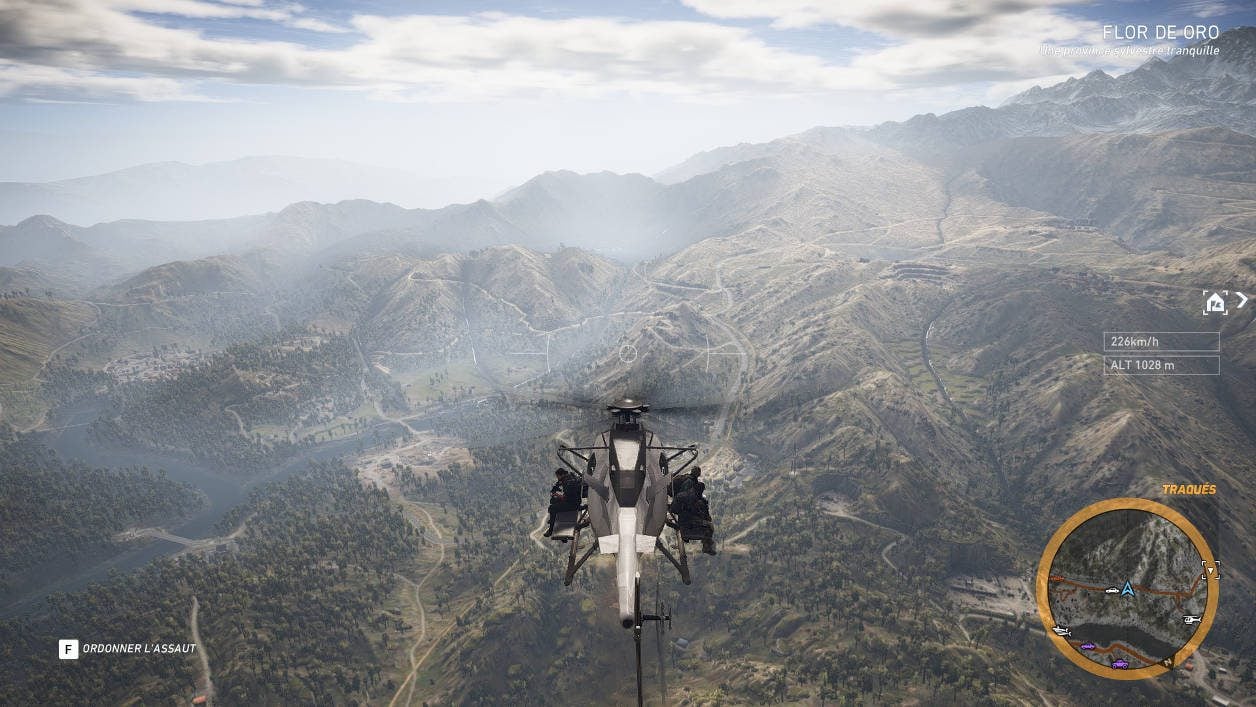
Task: Click the white plane icon on minimap
Action: (x=1062, y=631)
